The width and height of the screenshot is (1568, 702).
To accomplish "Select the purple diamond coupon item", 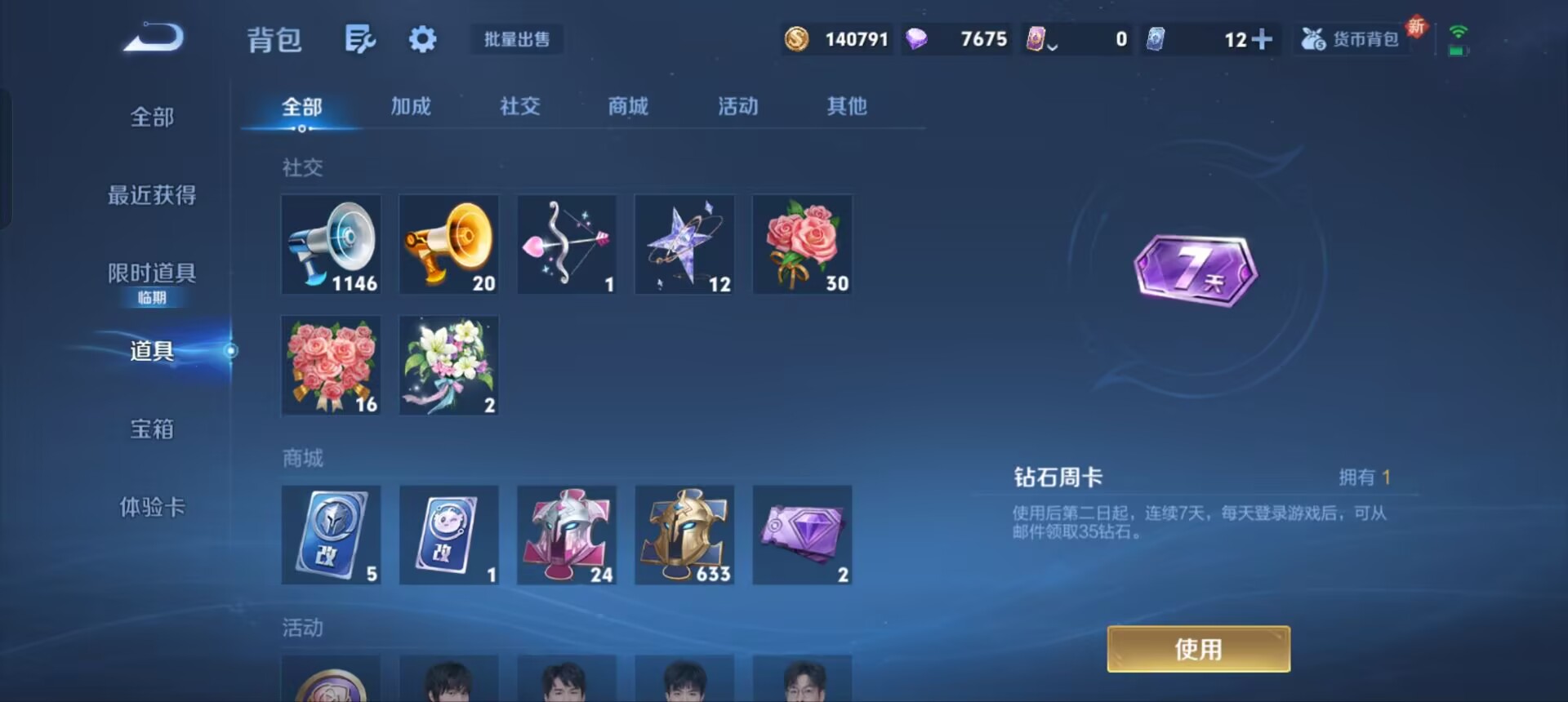I will (802, 535).
